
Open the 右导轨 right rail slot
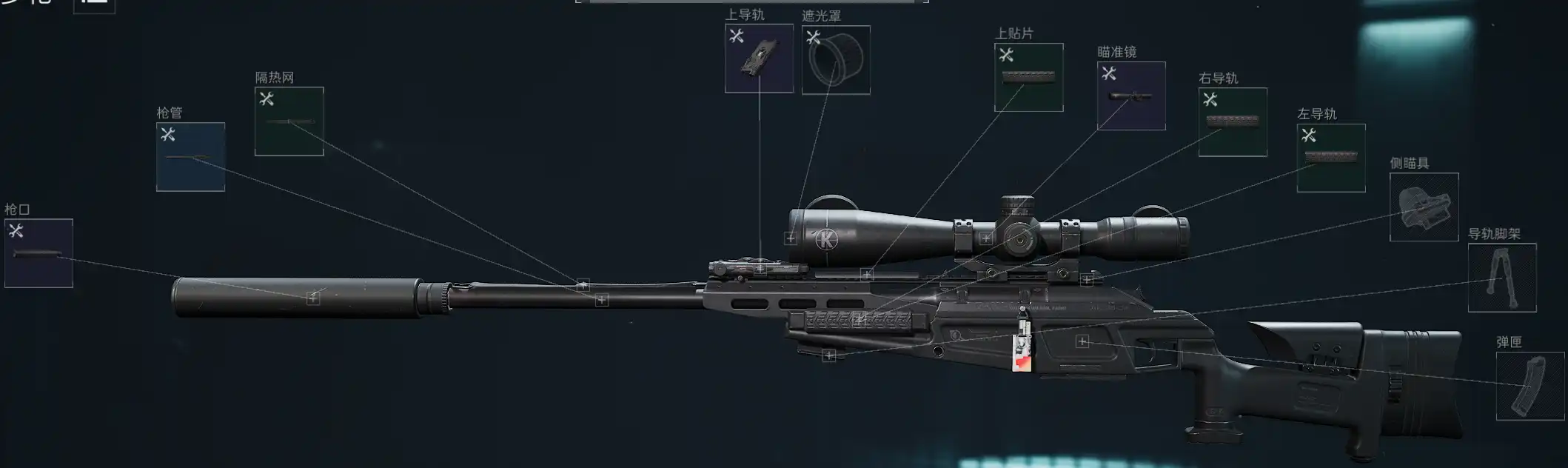tap(1233, 122)
